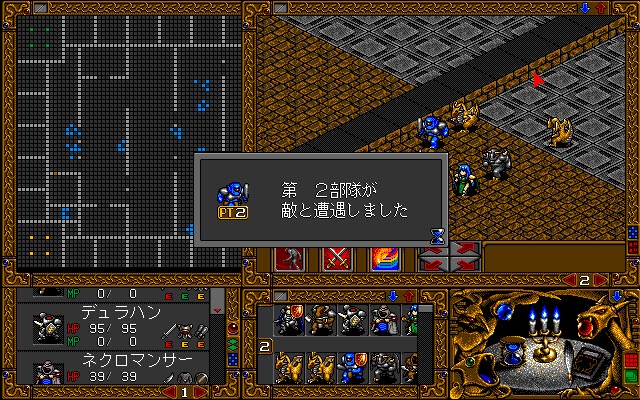Select the blue knight unit in roster
The height and width of the screenshot is (400, 640).
click(350, 366)
